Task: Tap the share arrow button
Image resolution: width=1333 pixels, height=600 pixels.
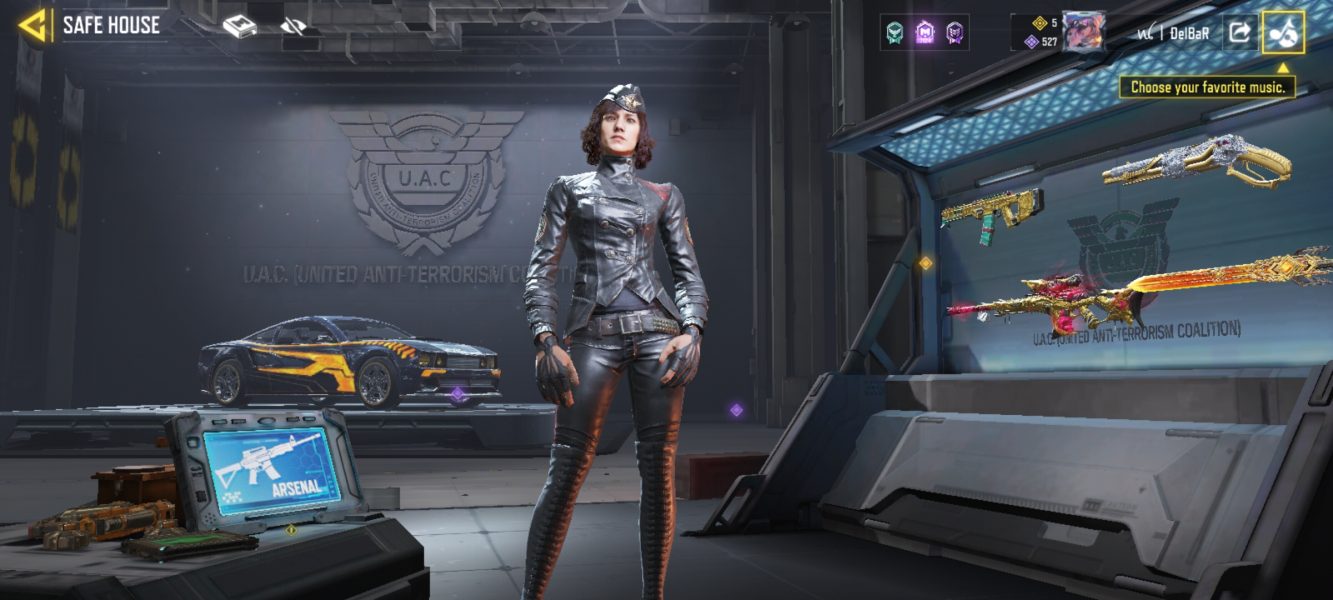Action: pos(1239,32)
